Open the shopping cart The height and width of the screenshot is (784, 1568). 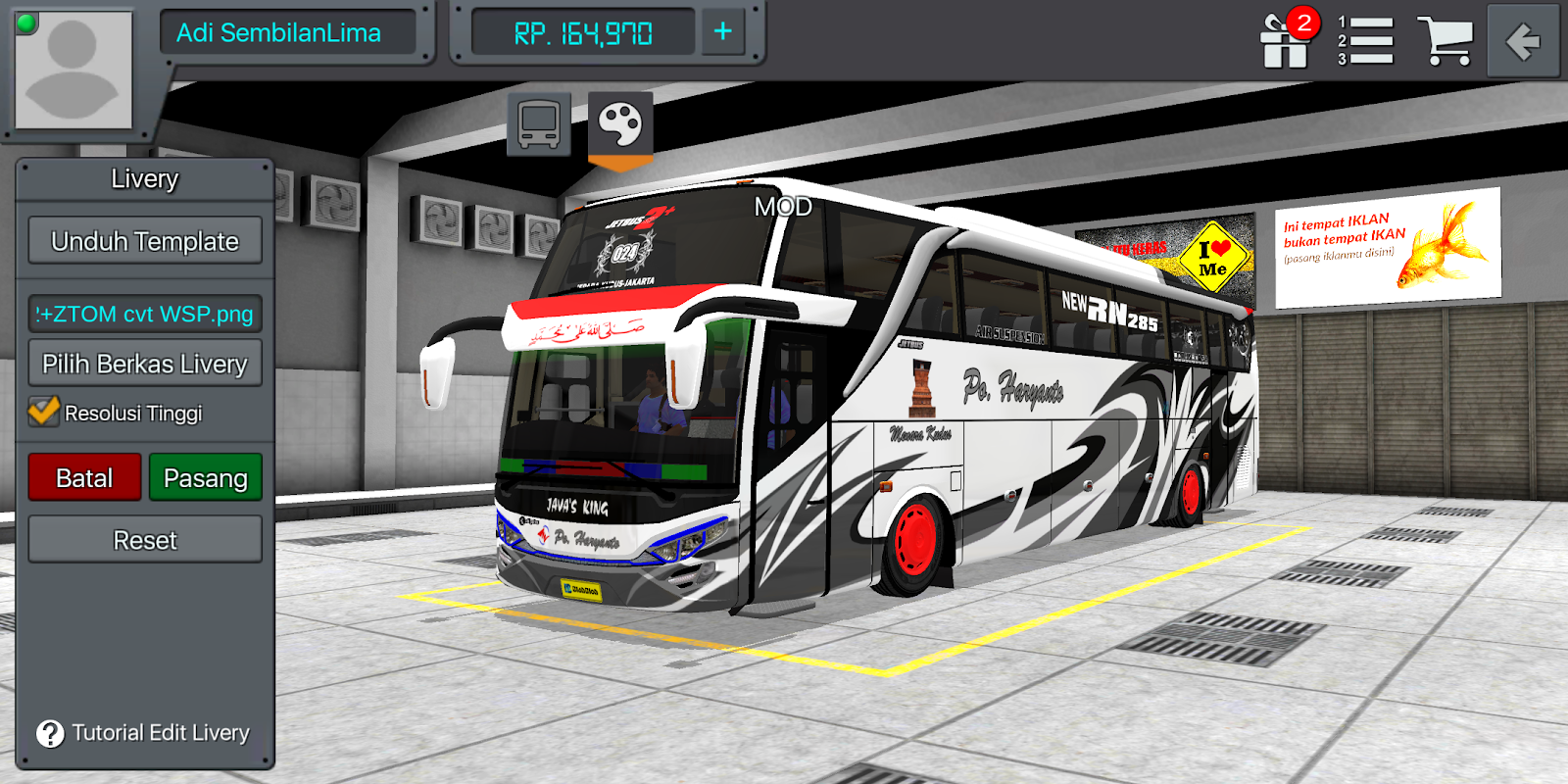[1447, 39]
